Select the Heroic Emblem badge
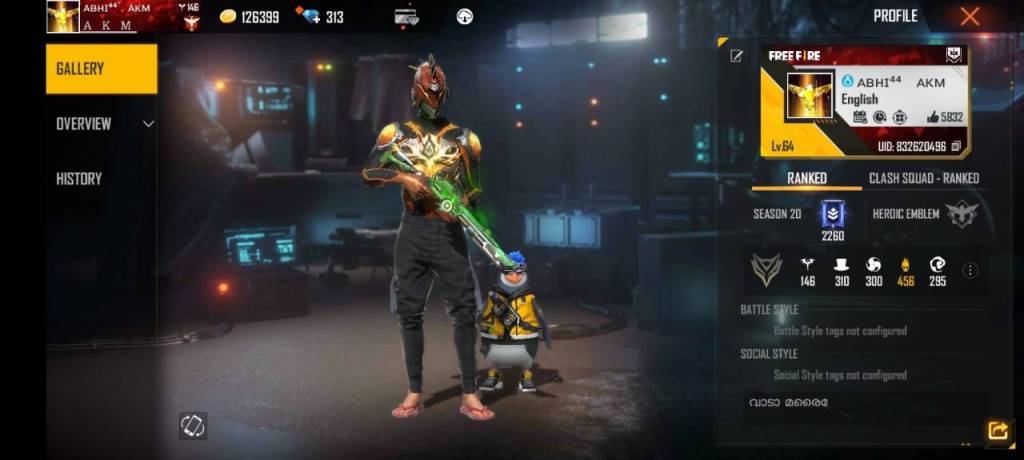The height and width of the screenshot is (460, 1024). click(962, 213)
